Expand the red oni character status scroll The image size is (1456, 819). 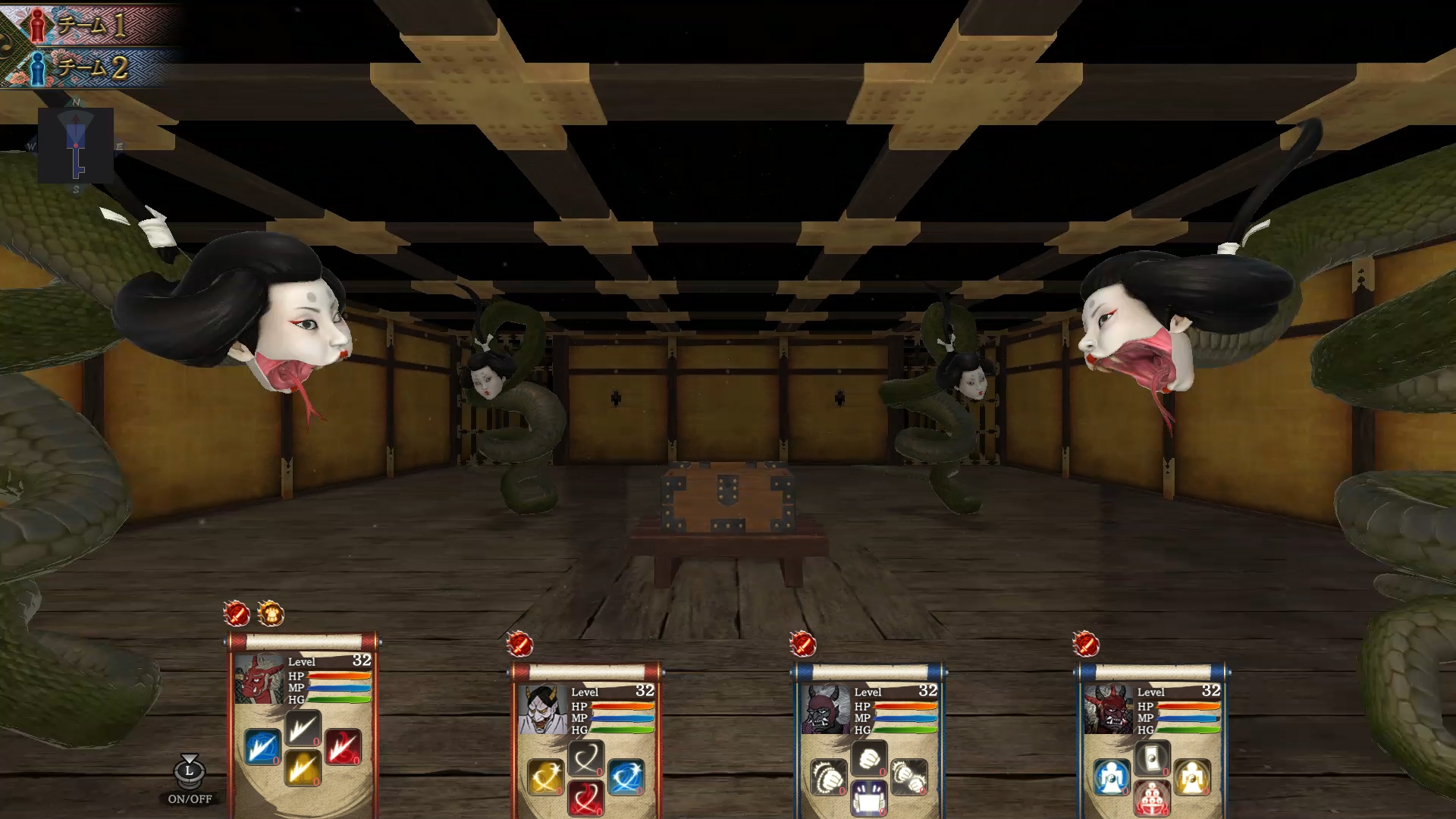click(x=303, y=641)
